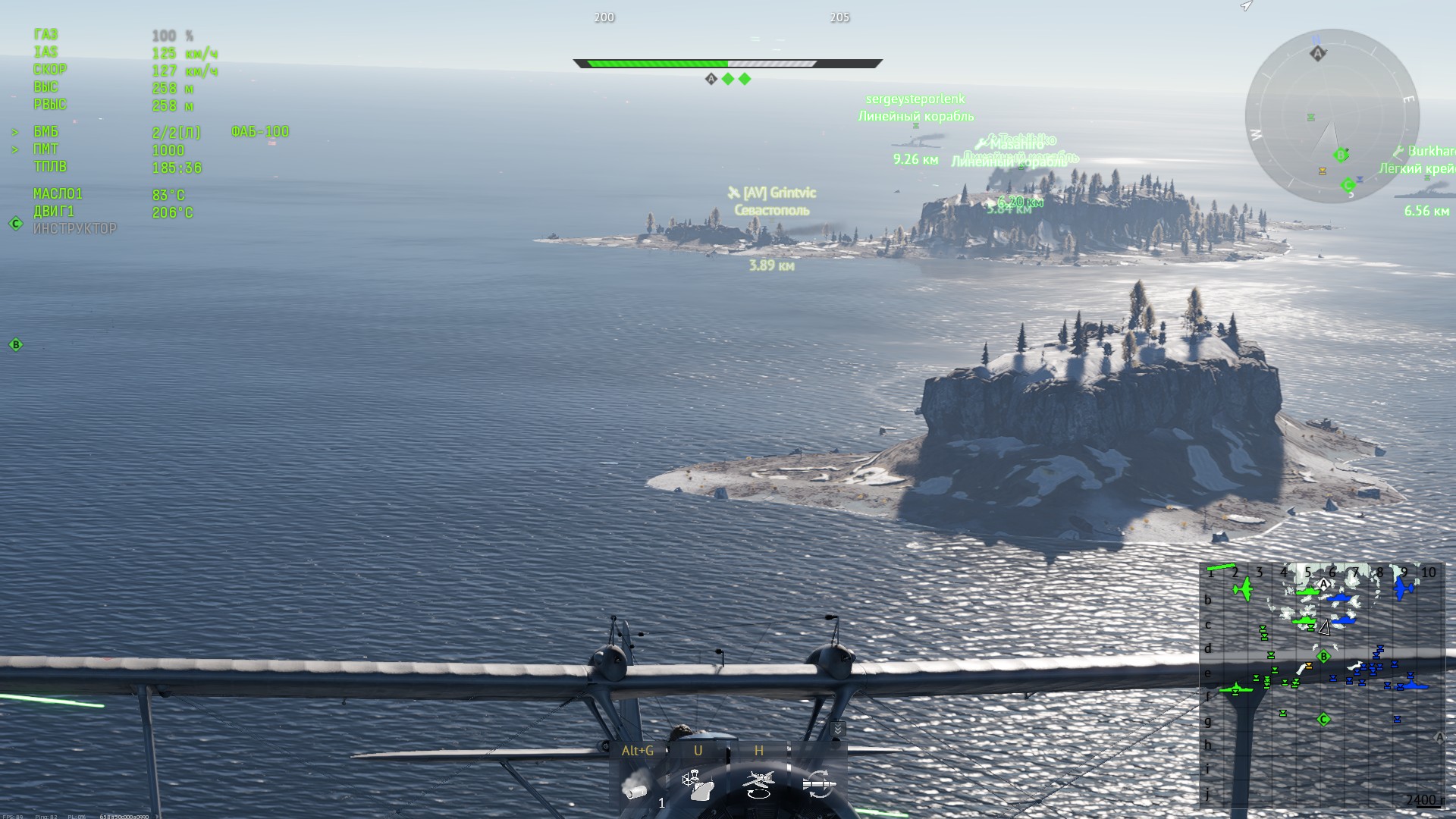Collapse the action bar with the chevron button

point(837,729)
